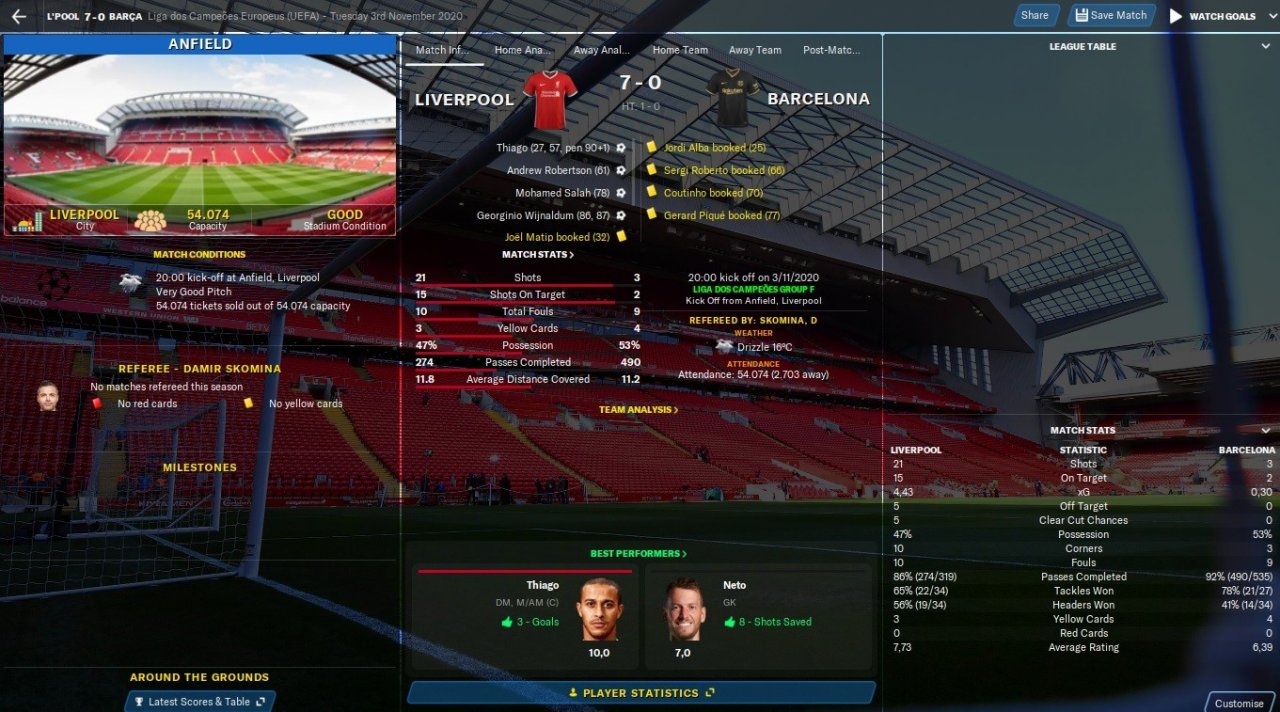Share this match result
Viewport: 1280px width, 712px height.
[1035, 15]
